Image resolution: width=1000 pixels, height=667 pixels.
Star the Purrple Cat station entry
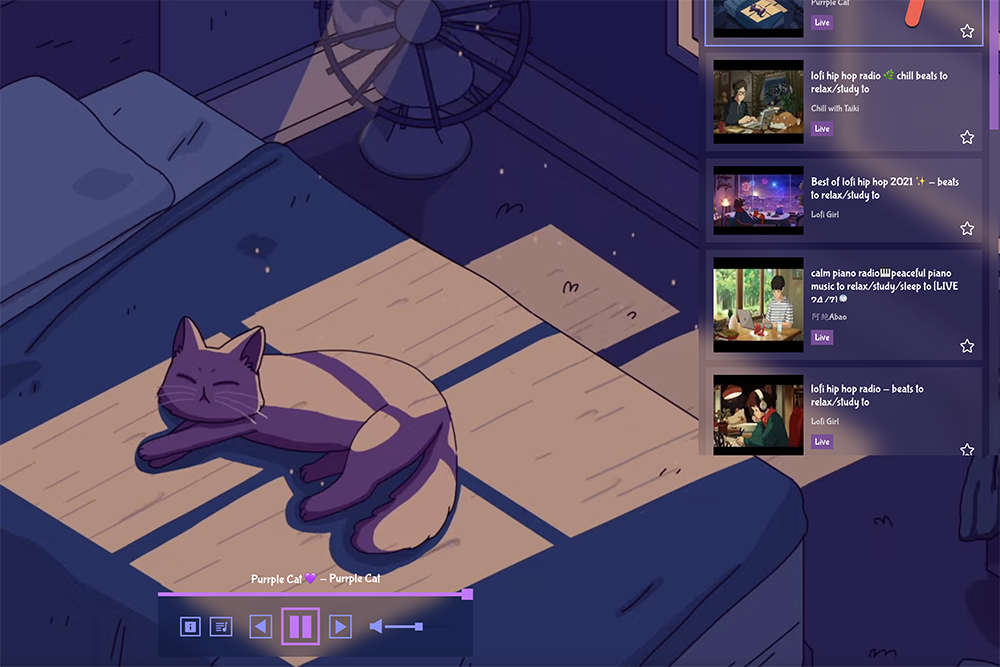point(967,31)
